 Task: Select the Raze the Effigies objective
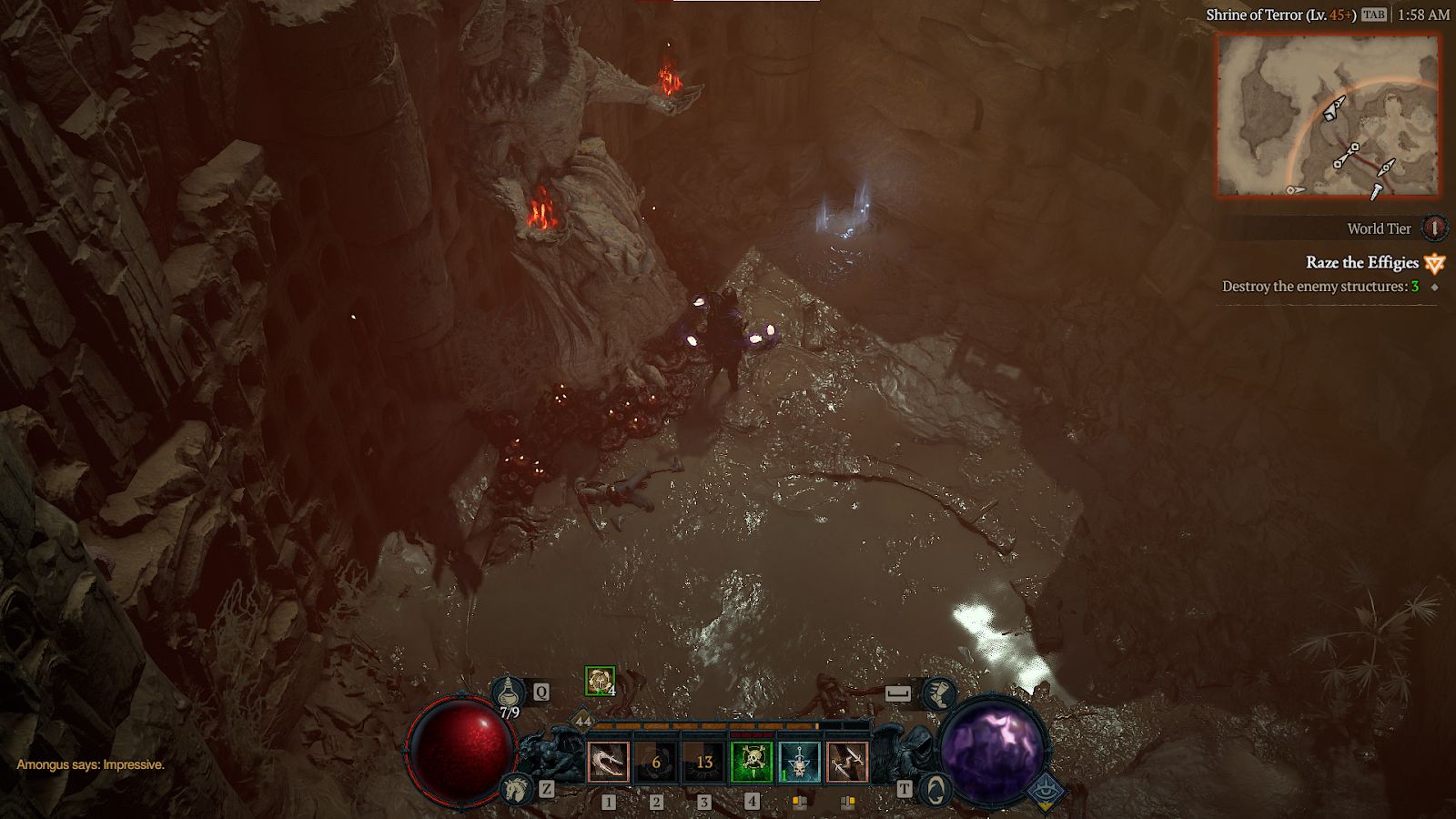(x=1361, y=263)
